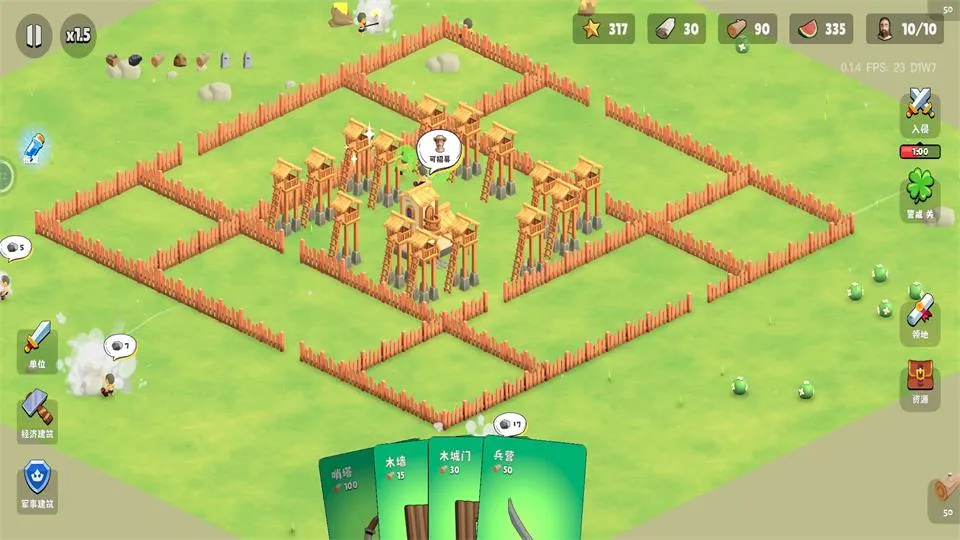The height and width of the screenshot is (540, 960).
Task: Toggle the four-leaf clover alert button
Action: click(920, 190)
